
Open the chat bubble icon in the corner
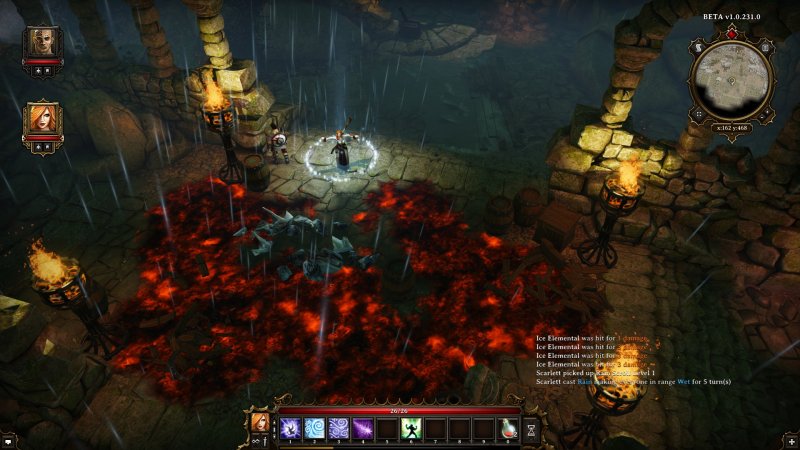click(8, 440)
